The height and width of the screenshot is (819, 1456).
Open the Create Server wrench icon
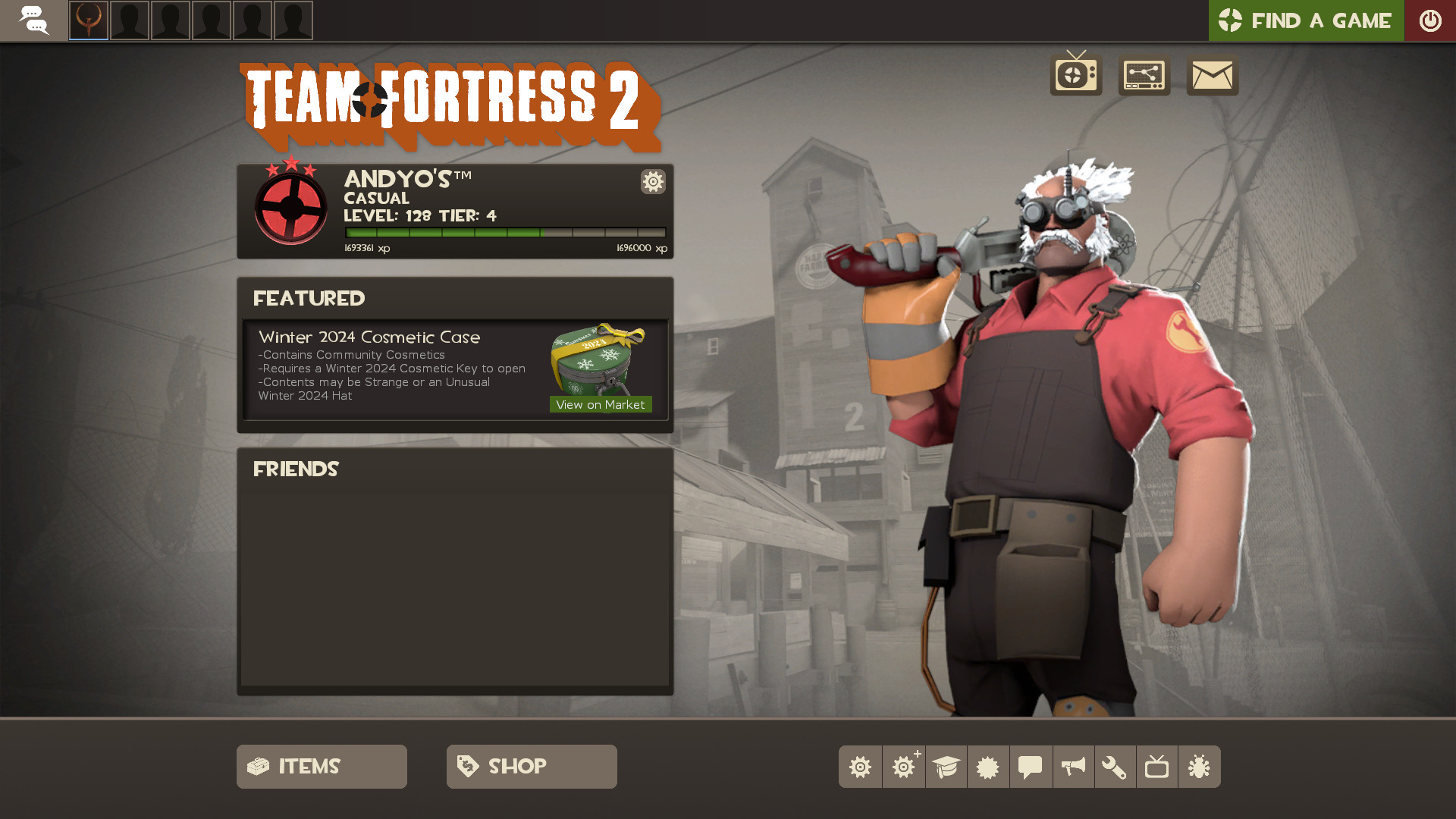point(1116,767)
